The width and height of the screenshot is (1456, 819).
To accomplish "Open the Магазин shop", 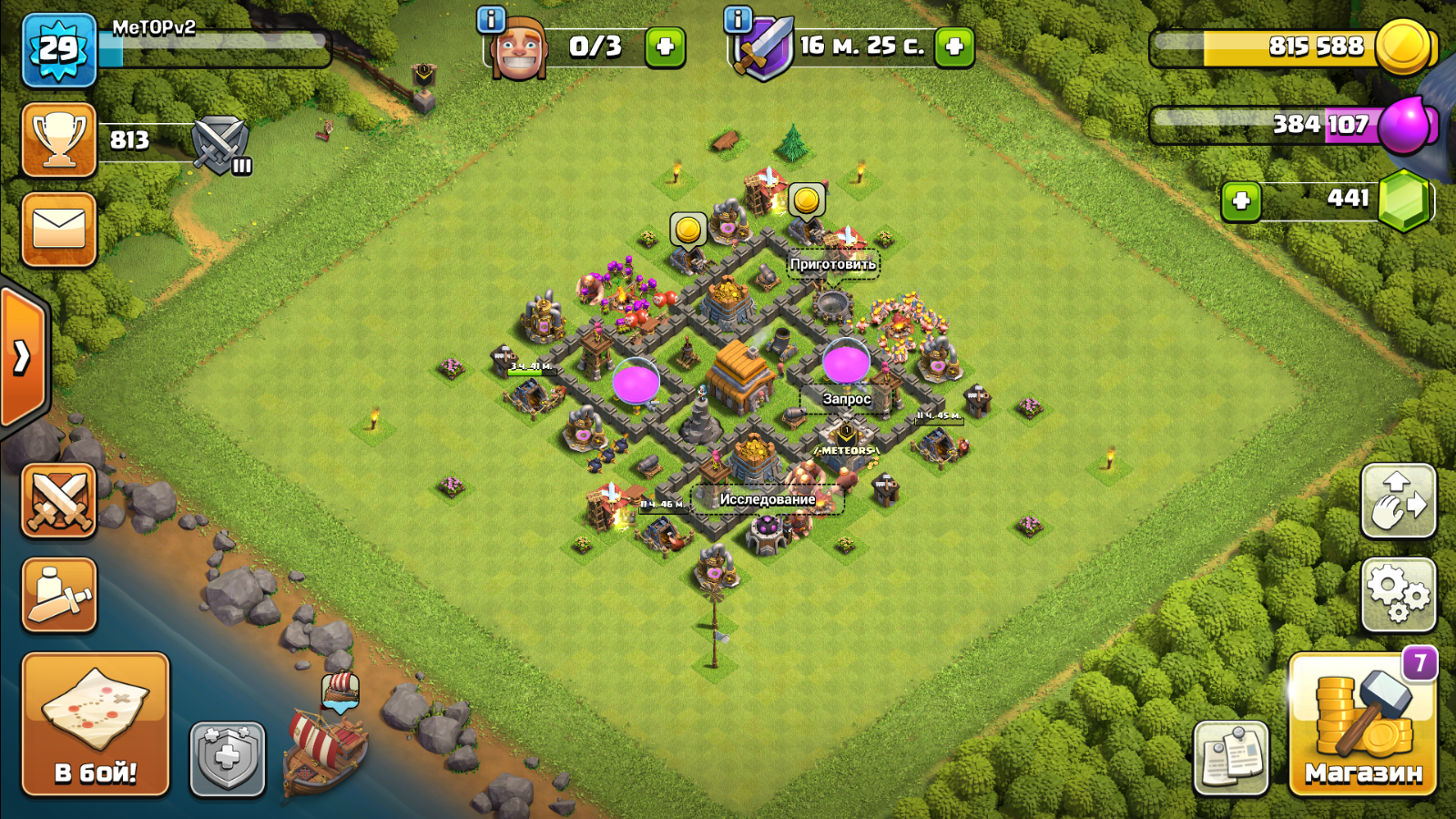I will click(x=1362, y=725).
